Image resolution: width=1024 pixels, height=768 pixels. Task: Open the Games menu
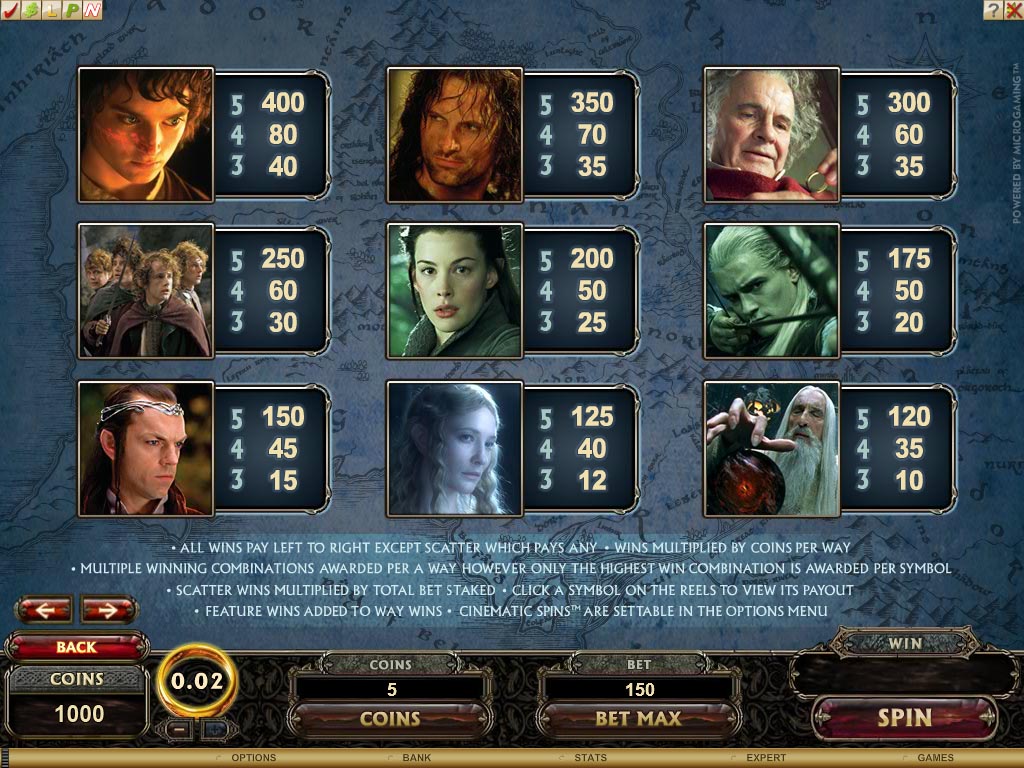(935, 758)
